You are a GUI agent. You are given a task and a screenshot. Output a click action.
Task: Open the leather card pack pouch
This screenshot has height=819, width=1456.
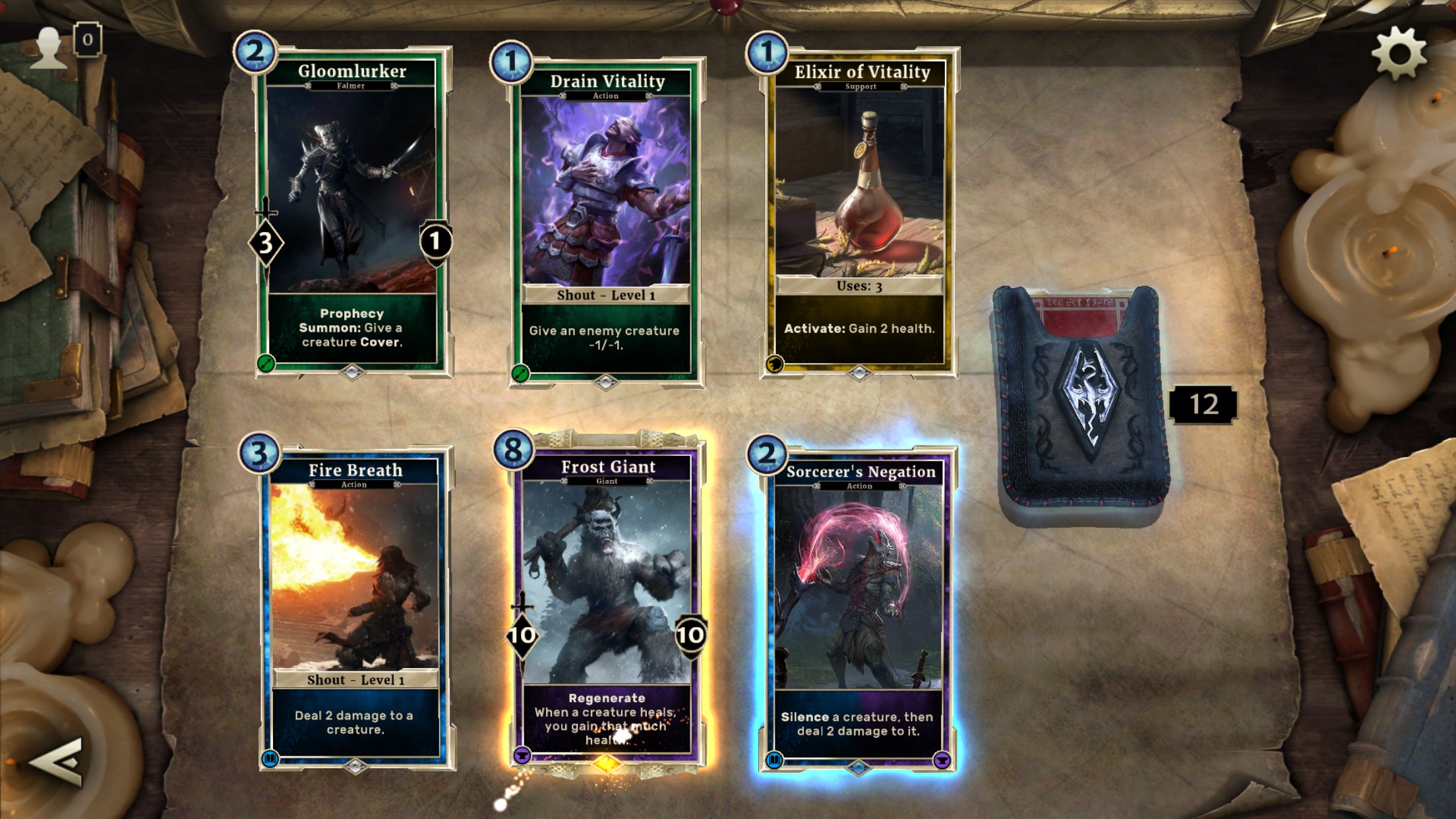pos(1081,404)
